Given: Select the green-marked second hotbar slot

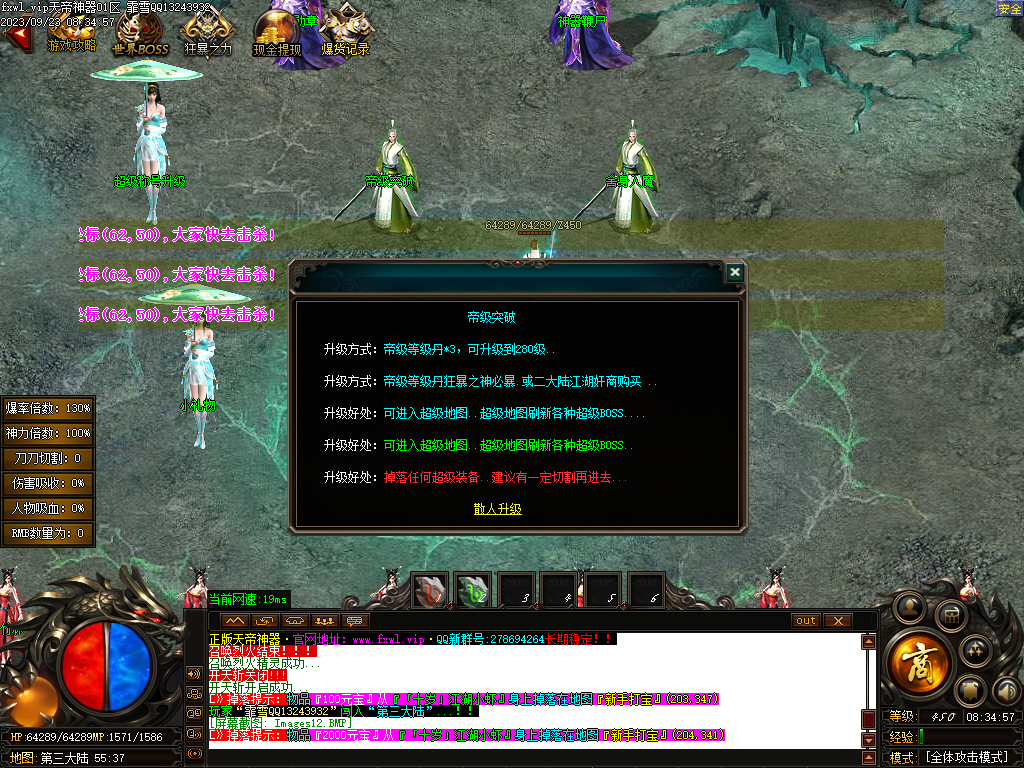Looking at the screenshot, I should coord(473,591).
